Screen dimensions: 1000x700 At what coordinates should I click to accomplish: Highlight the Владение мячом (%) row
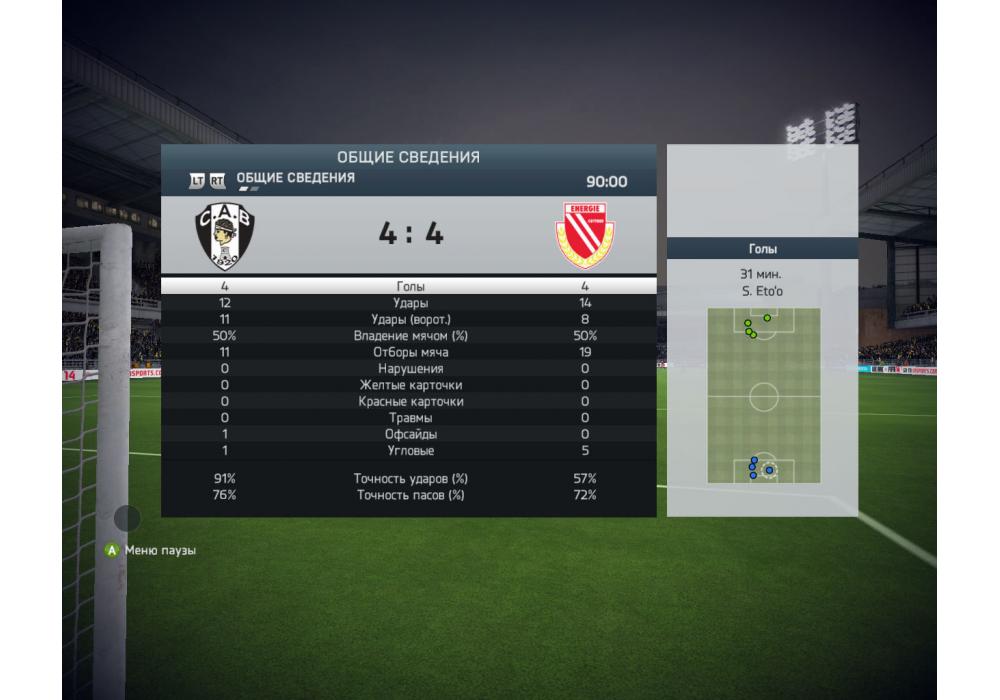click(409, 336)
